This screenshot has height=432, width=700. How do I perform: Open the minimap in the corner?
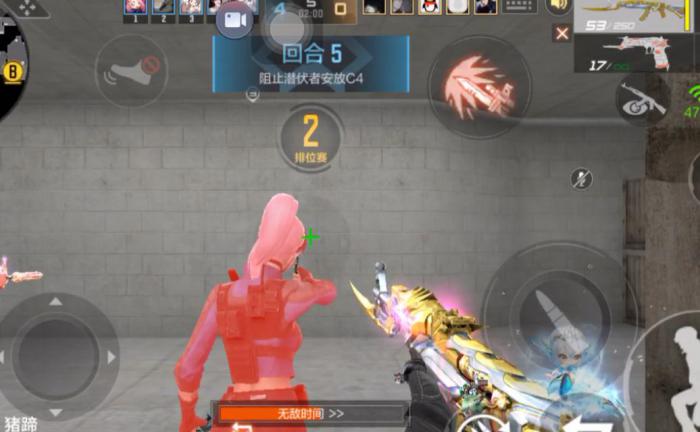(x=20, y=60)
